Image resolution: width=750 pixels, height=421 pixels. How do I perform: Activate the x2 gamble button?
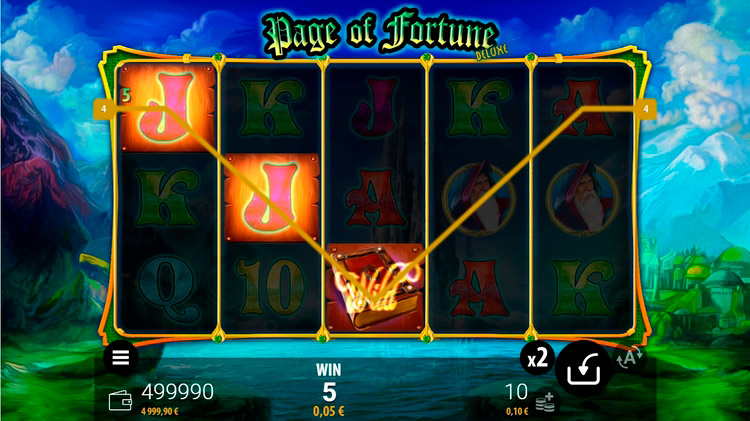tap(537, 358)
